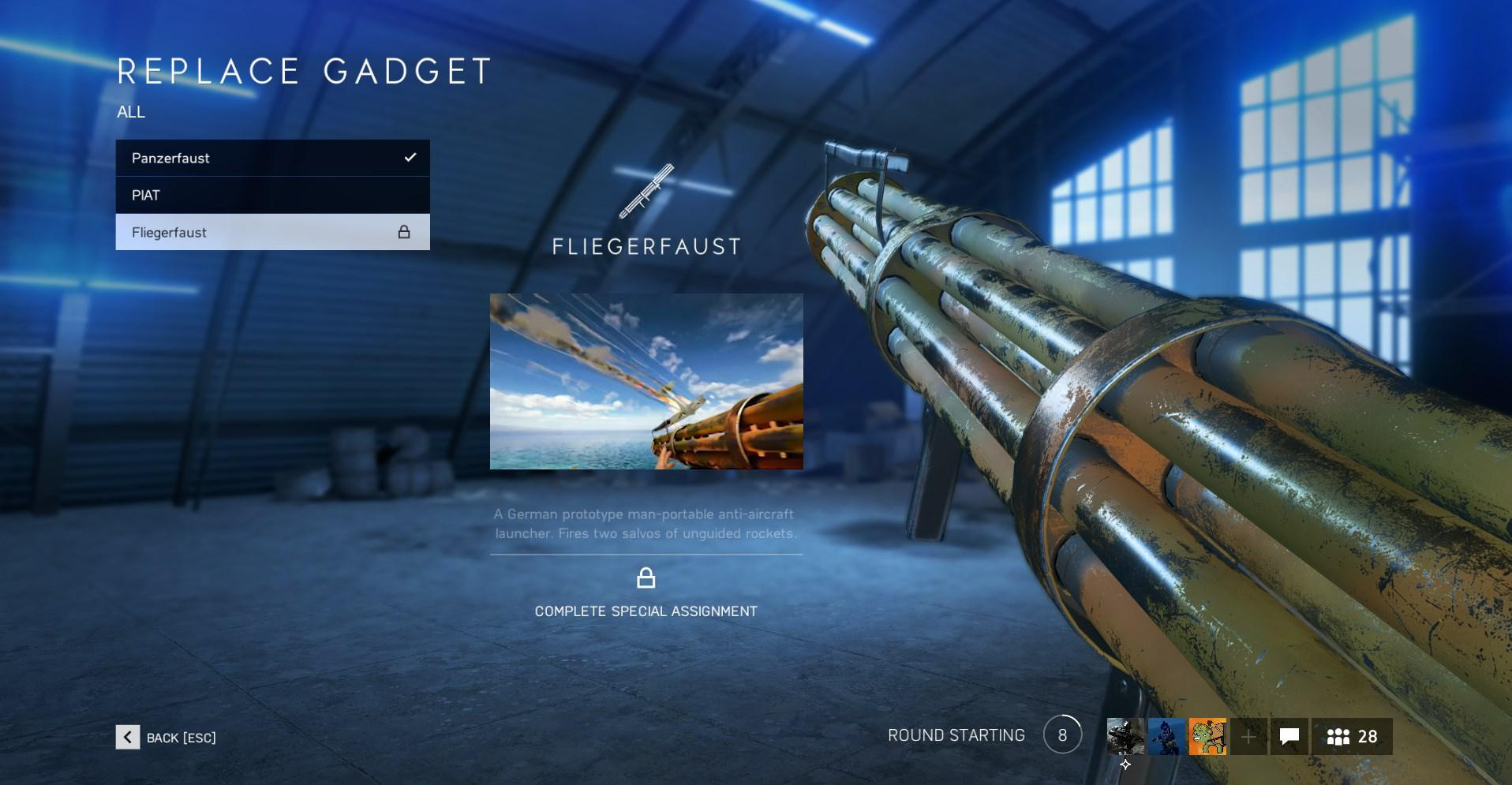Select the blue hooded squad member avatar

(x=1166, y=737)
